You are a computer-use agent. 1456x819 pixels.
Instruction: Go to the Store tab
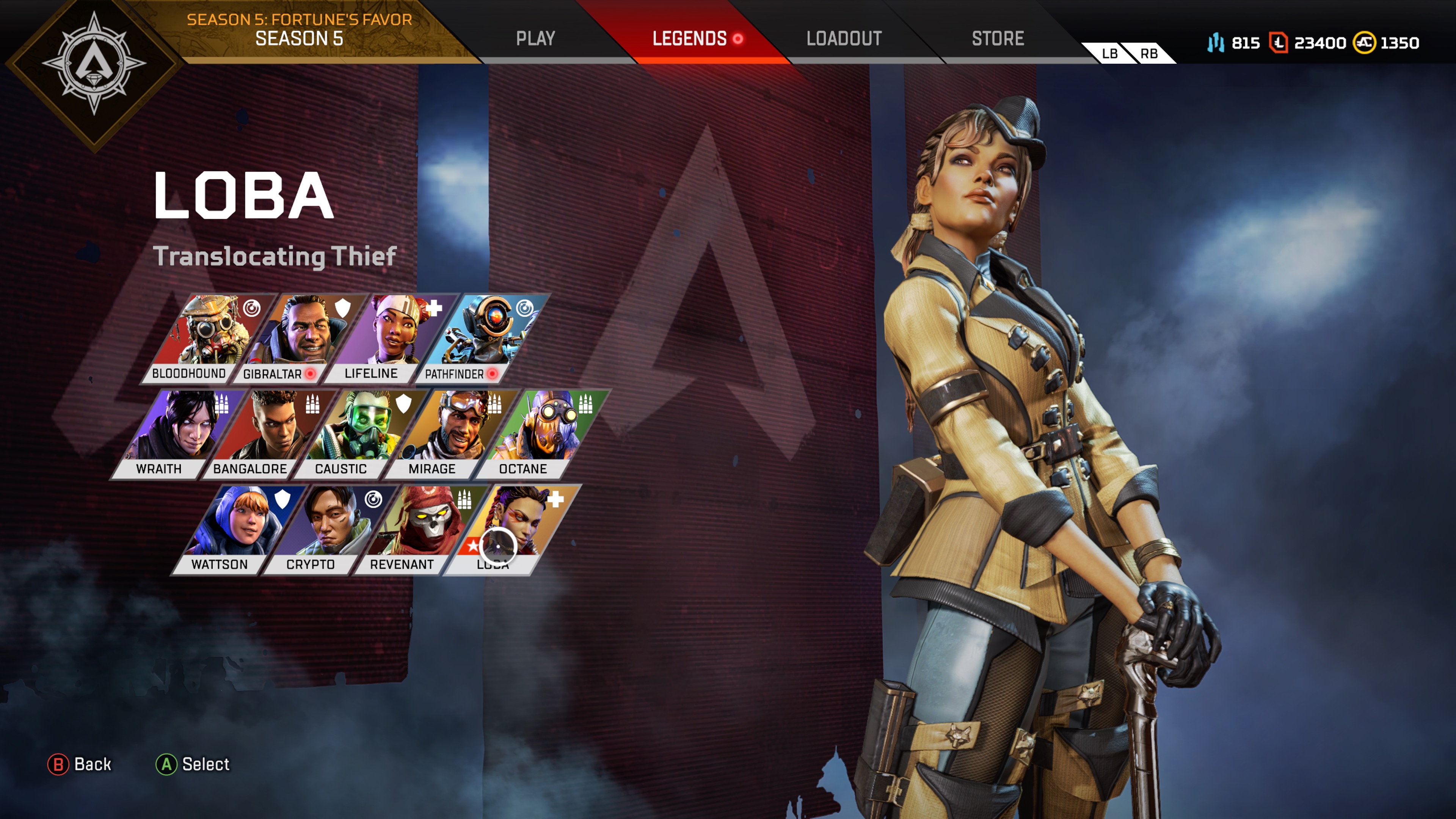tap(998, 38)
